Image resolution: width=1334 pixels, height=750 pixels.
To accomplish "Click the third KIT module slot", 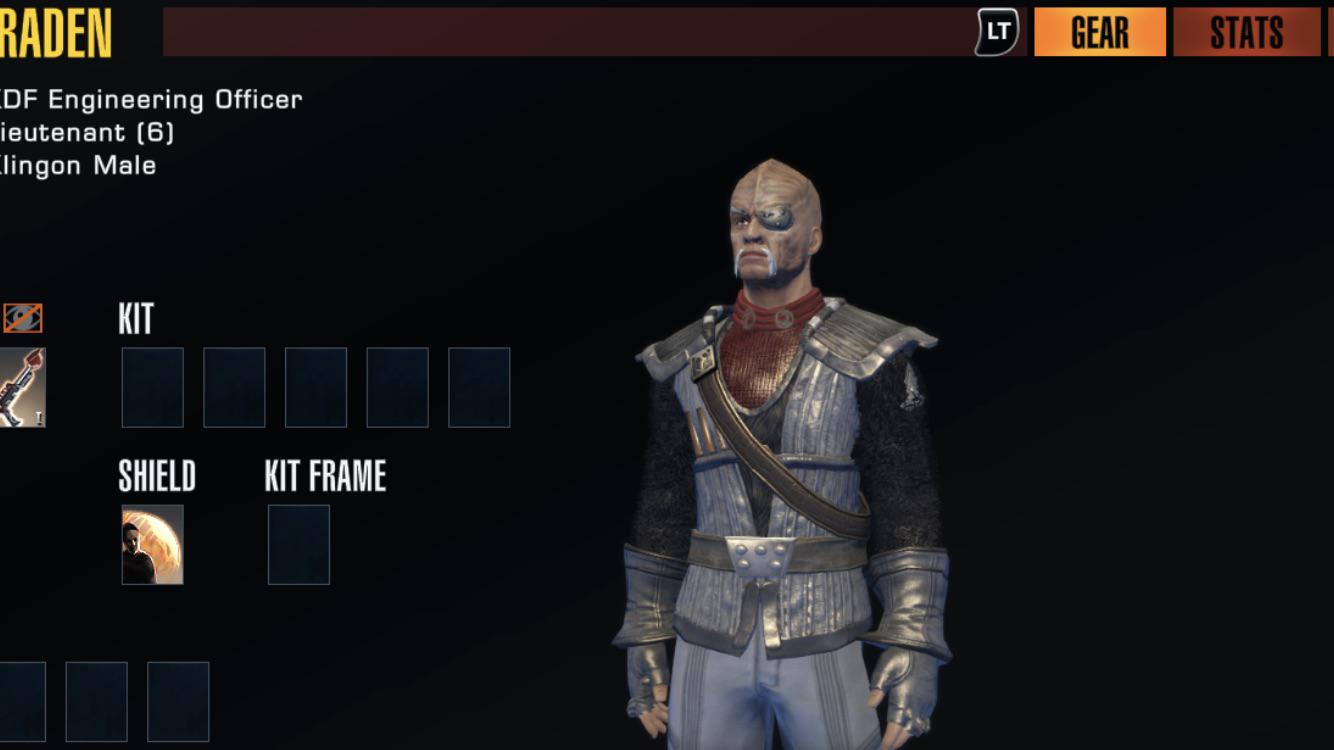I will click(315, 387).
